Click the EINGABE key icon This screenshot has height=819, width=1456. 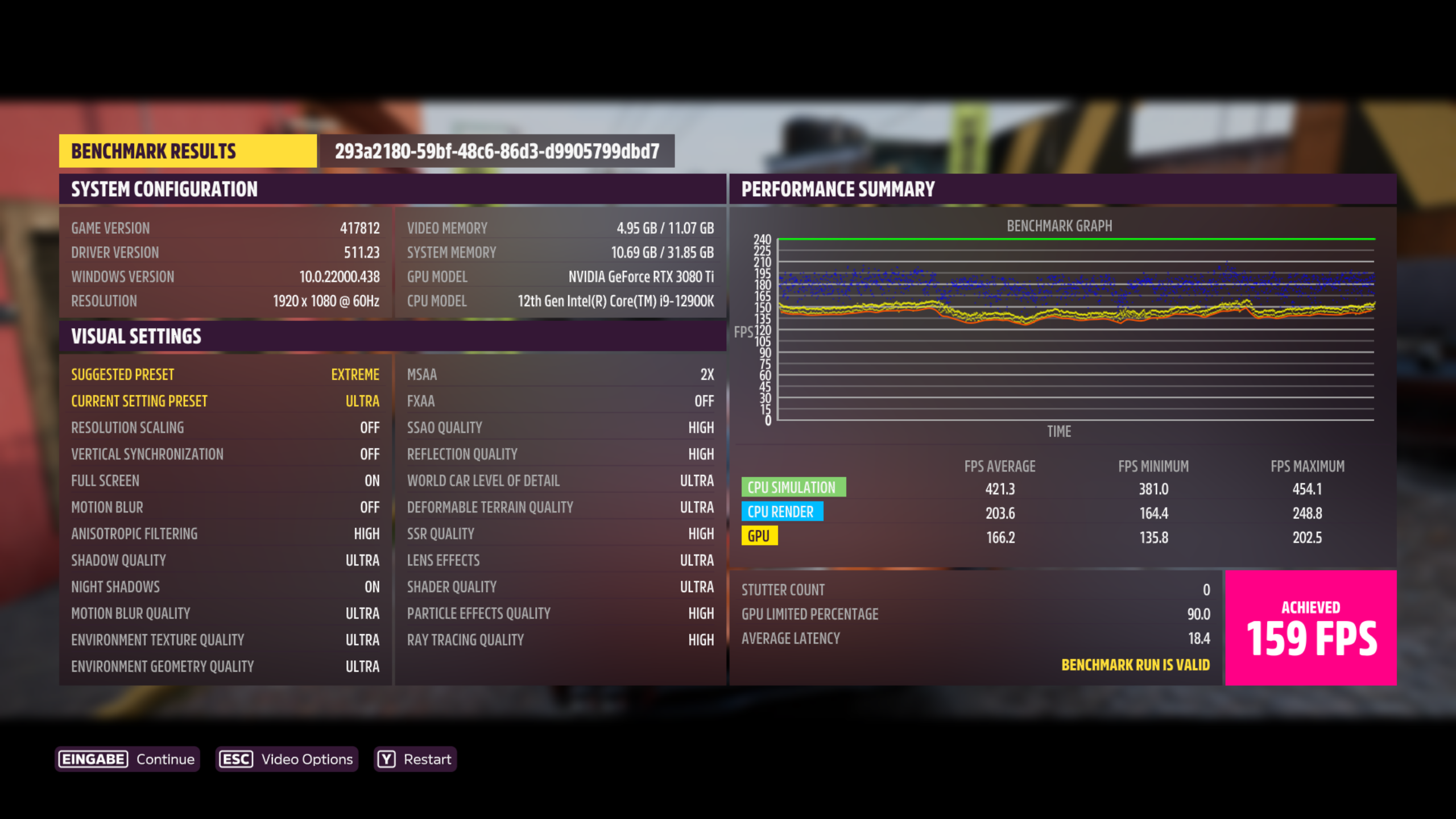(x=93, y=759)
